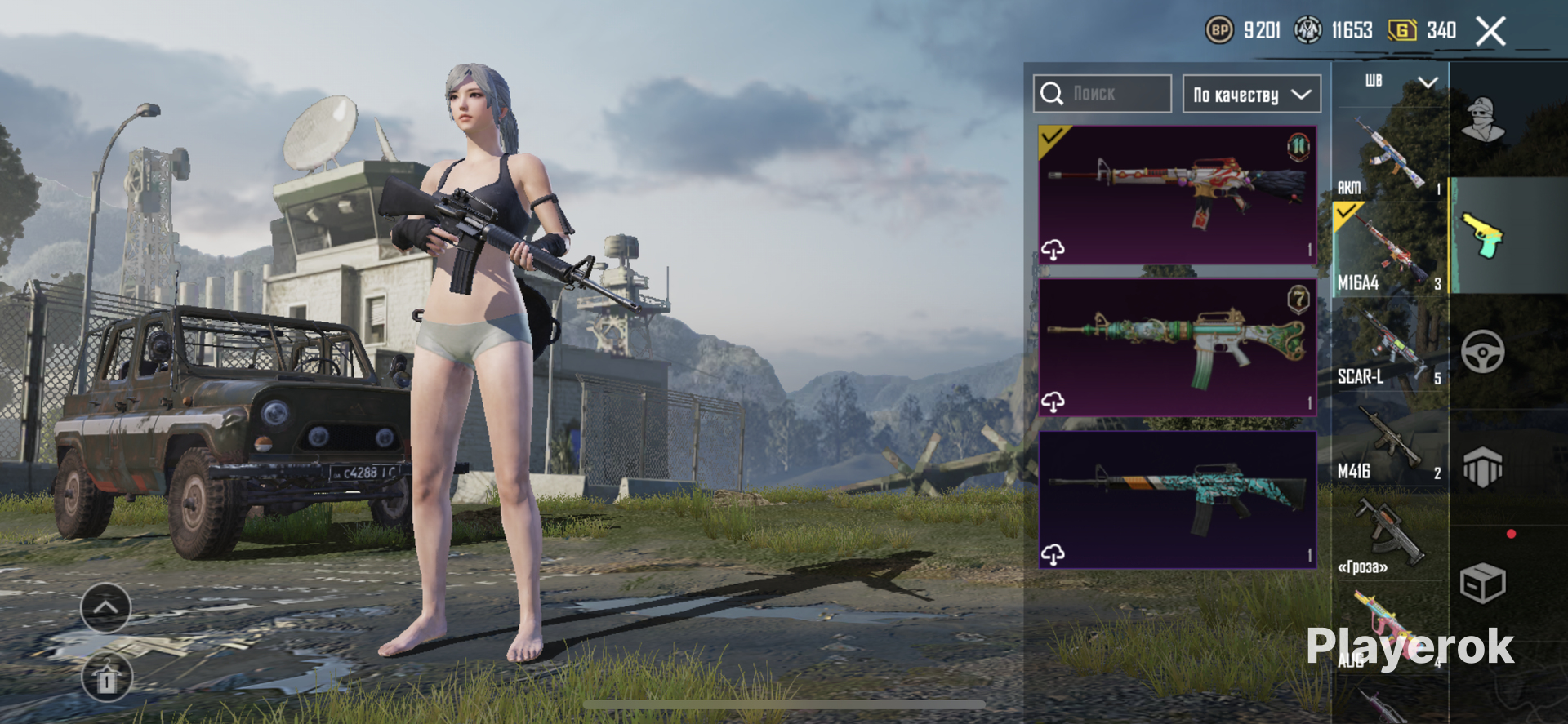
Task: Open the ШВ weapon type dropdown
Action: (x=1400, y=82)
